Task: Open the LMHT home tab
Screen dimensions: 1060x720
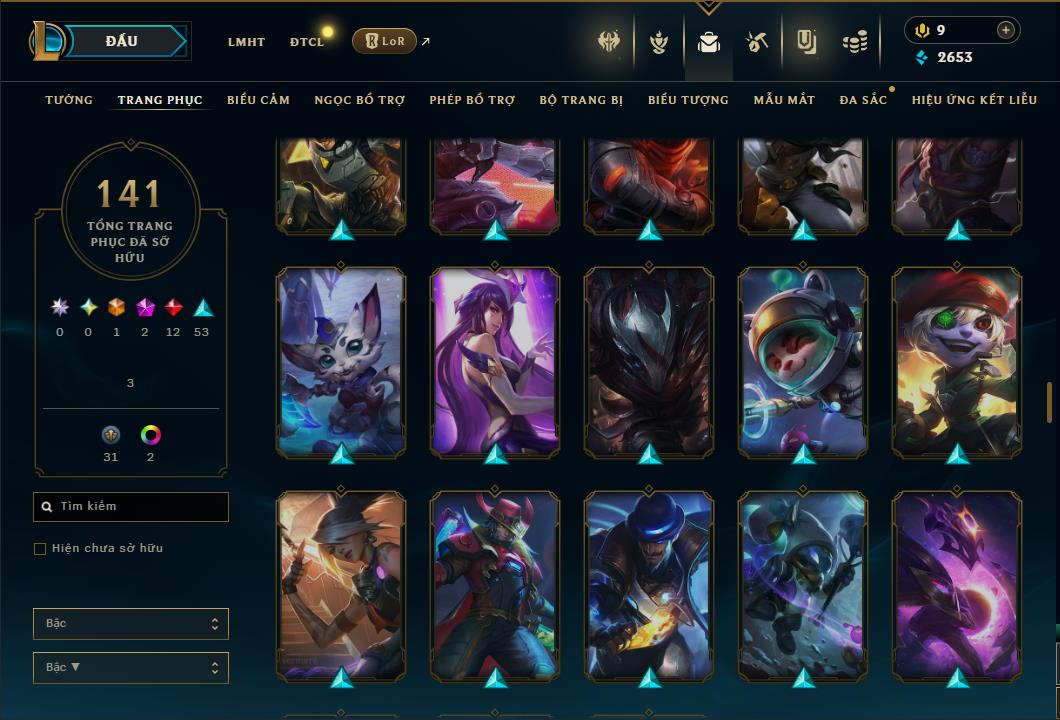Action: (x=246, y=42)
